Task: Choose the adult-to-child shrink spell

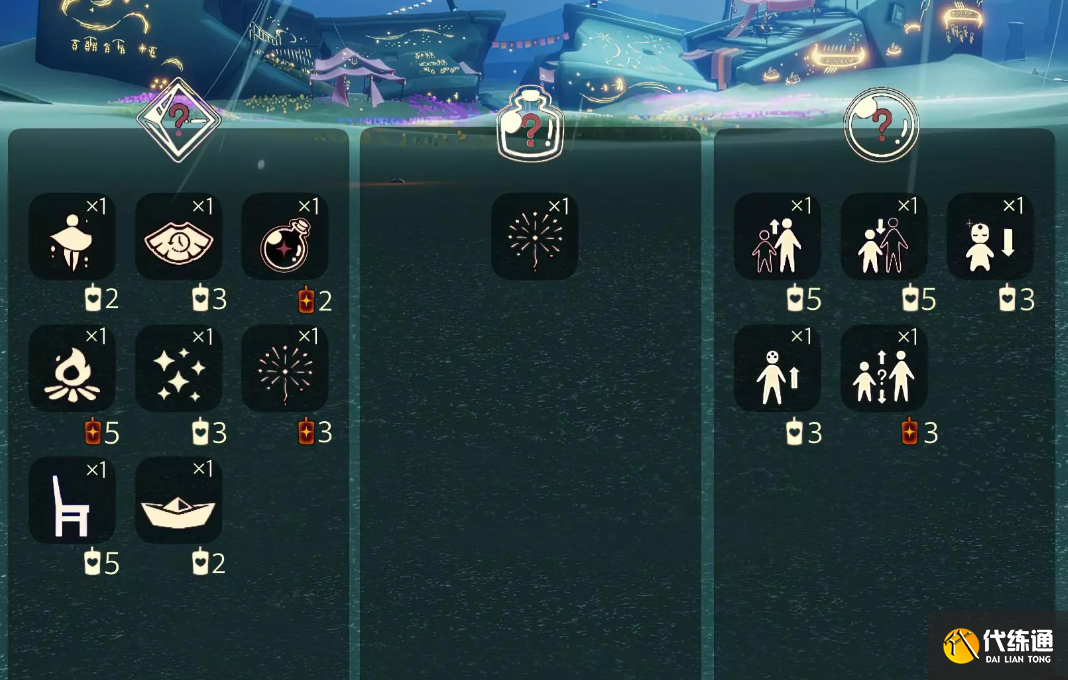Action: 884,237
